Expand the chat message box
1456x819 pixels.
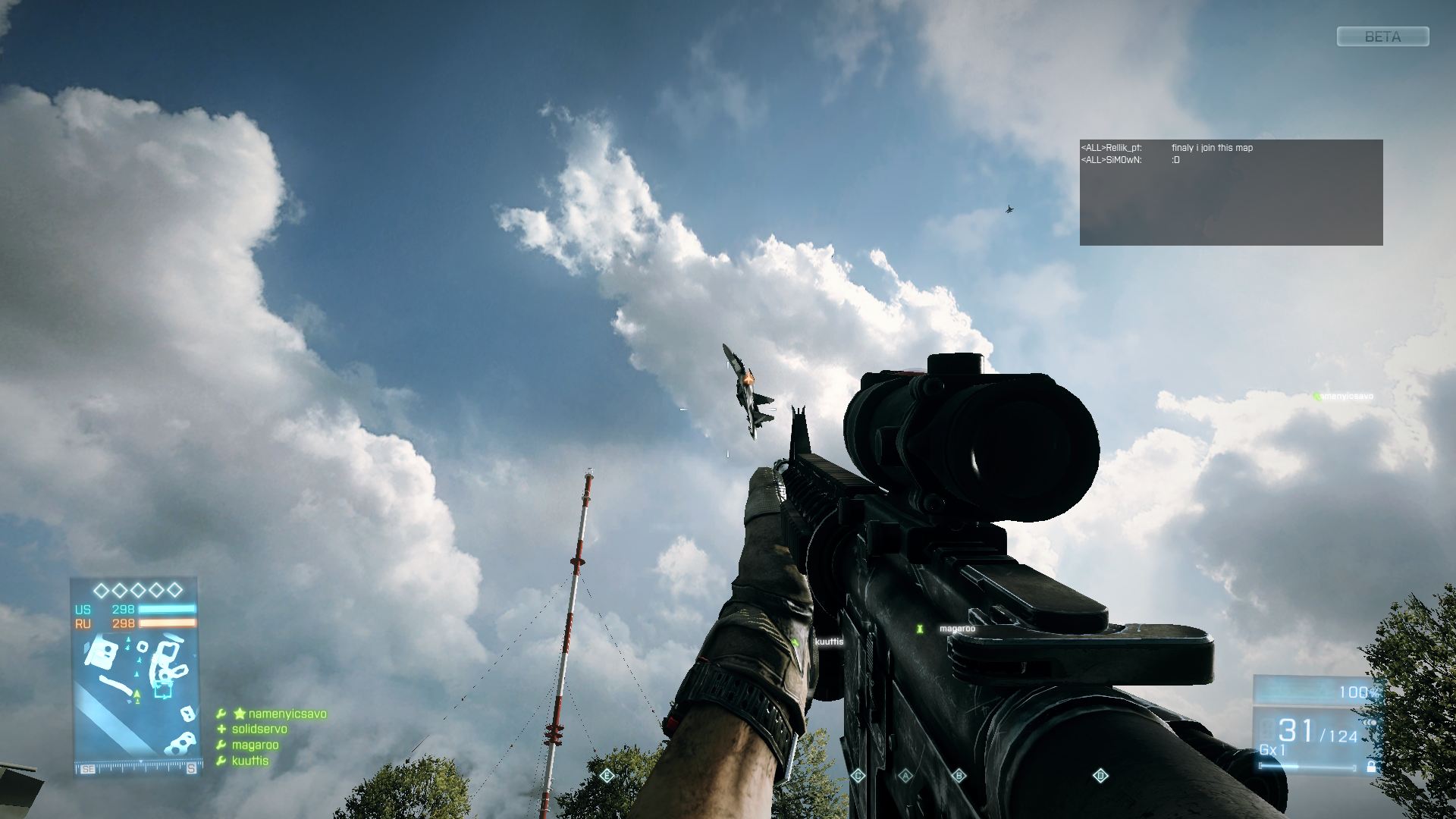click(1234, 191)
